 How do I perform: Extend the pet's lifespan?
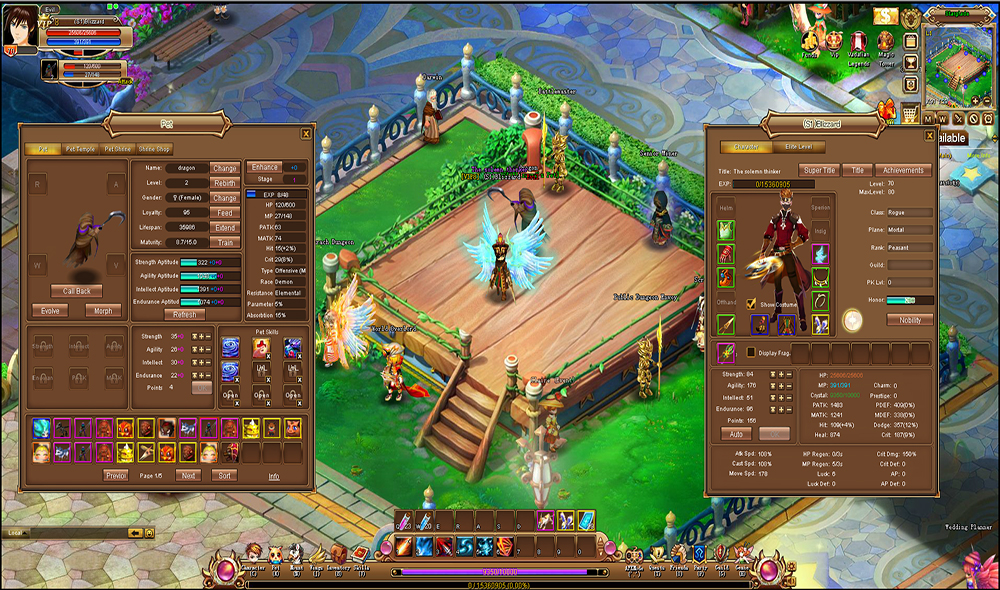click(x=225, y=228)
